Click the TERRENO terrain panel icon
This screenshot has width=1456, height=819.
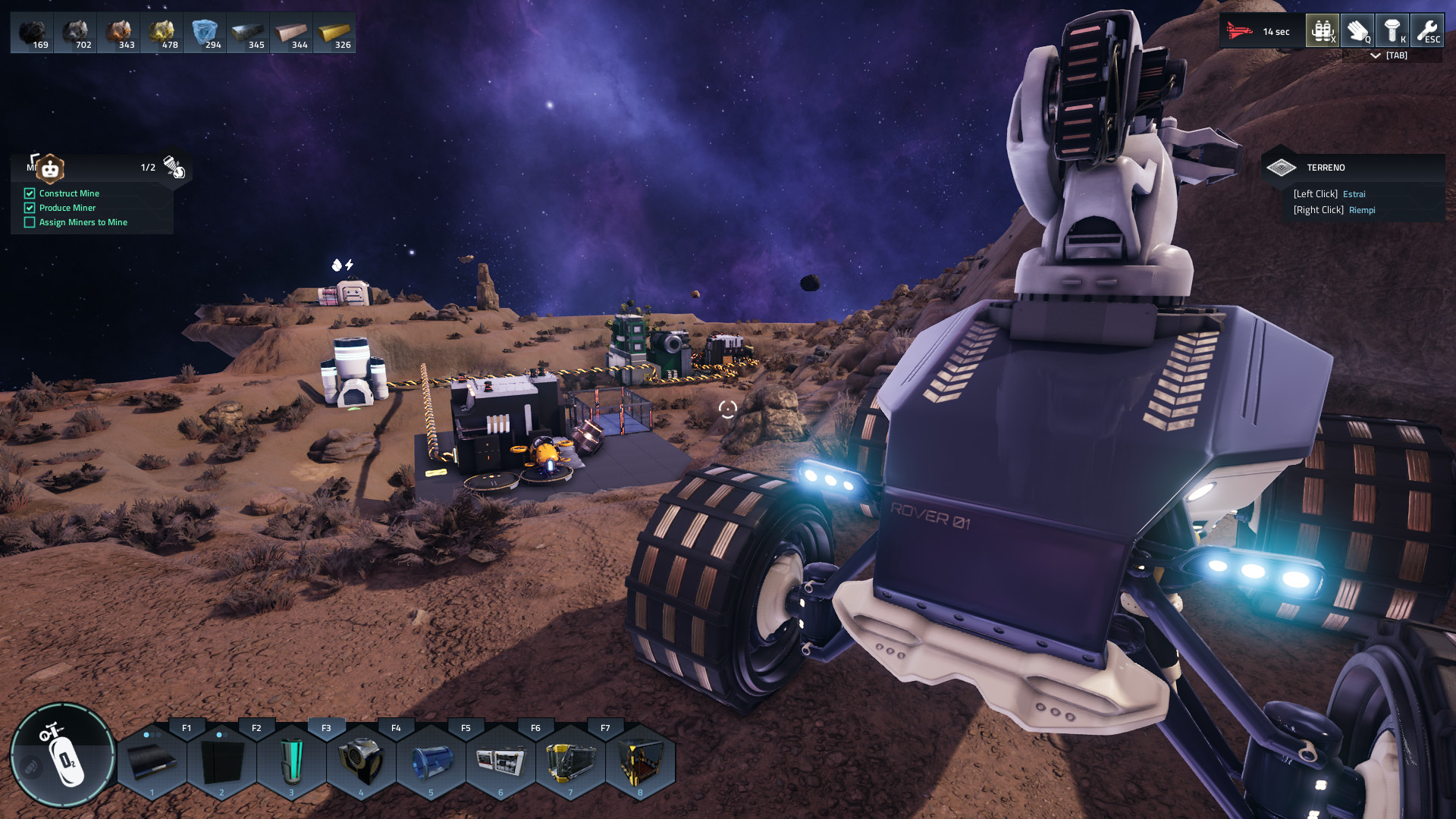[1283, 167]
